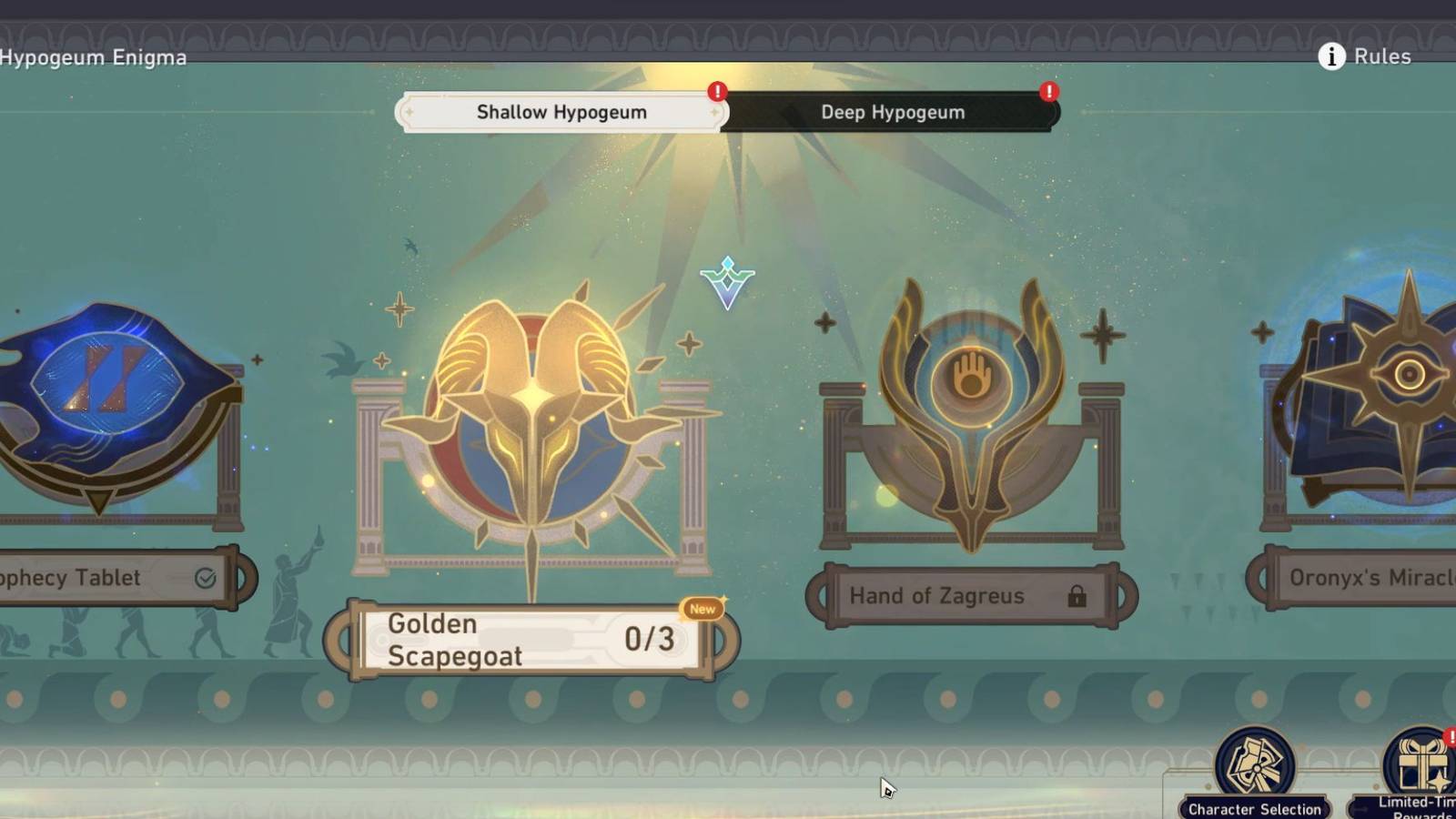
Task: Click the 0/3 progress counter
Action: tap(649, 639)
